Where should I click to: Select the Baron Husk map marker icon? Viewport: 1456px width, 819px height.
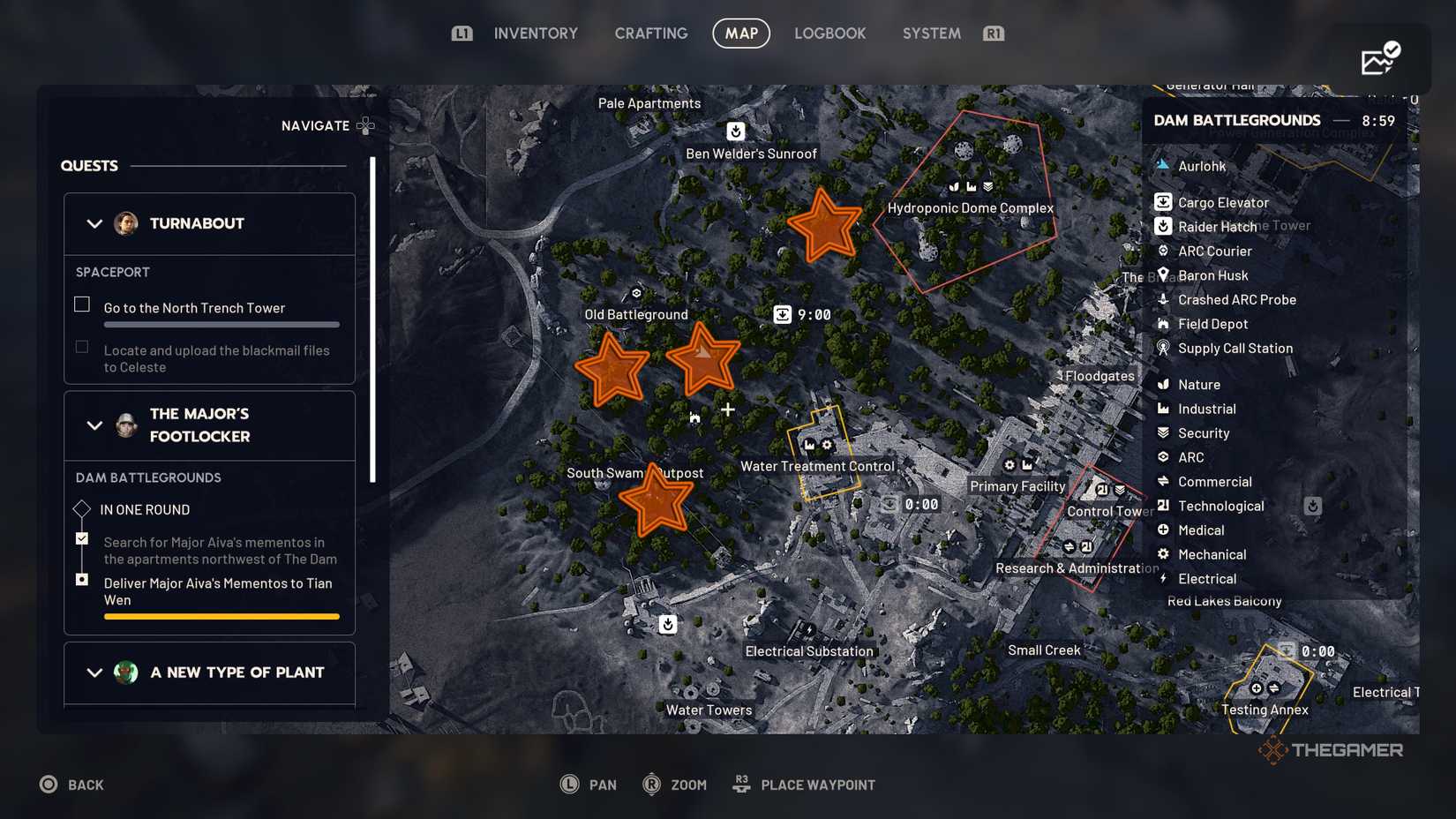click(x=1164, y=275)
